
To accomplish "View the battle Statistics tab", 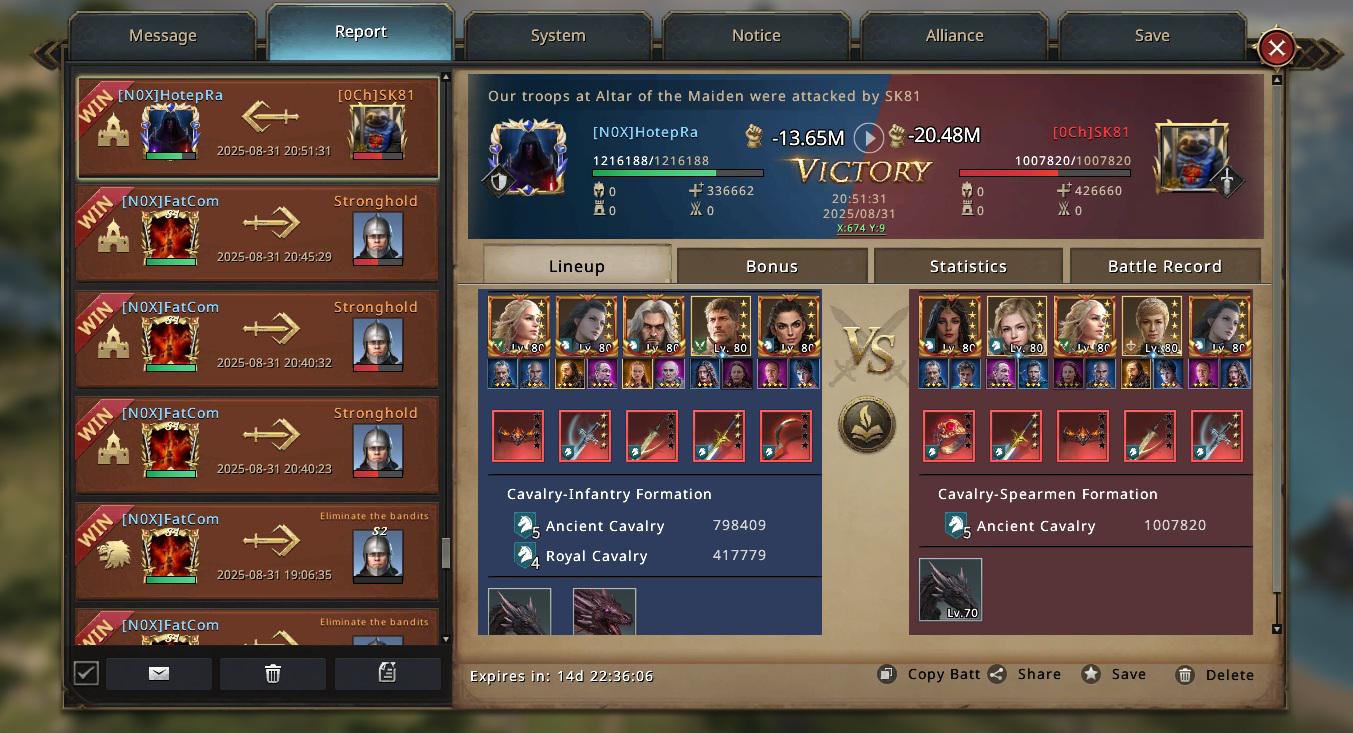I will 968,266.
